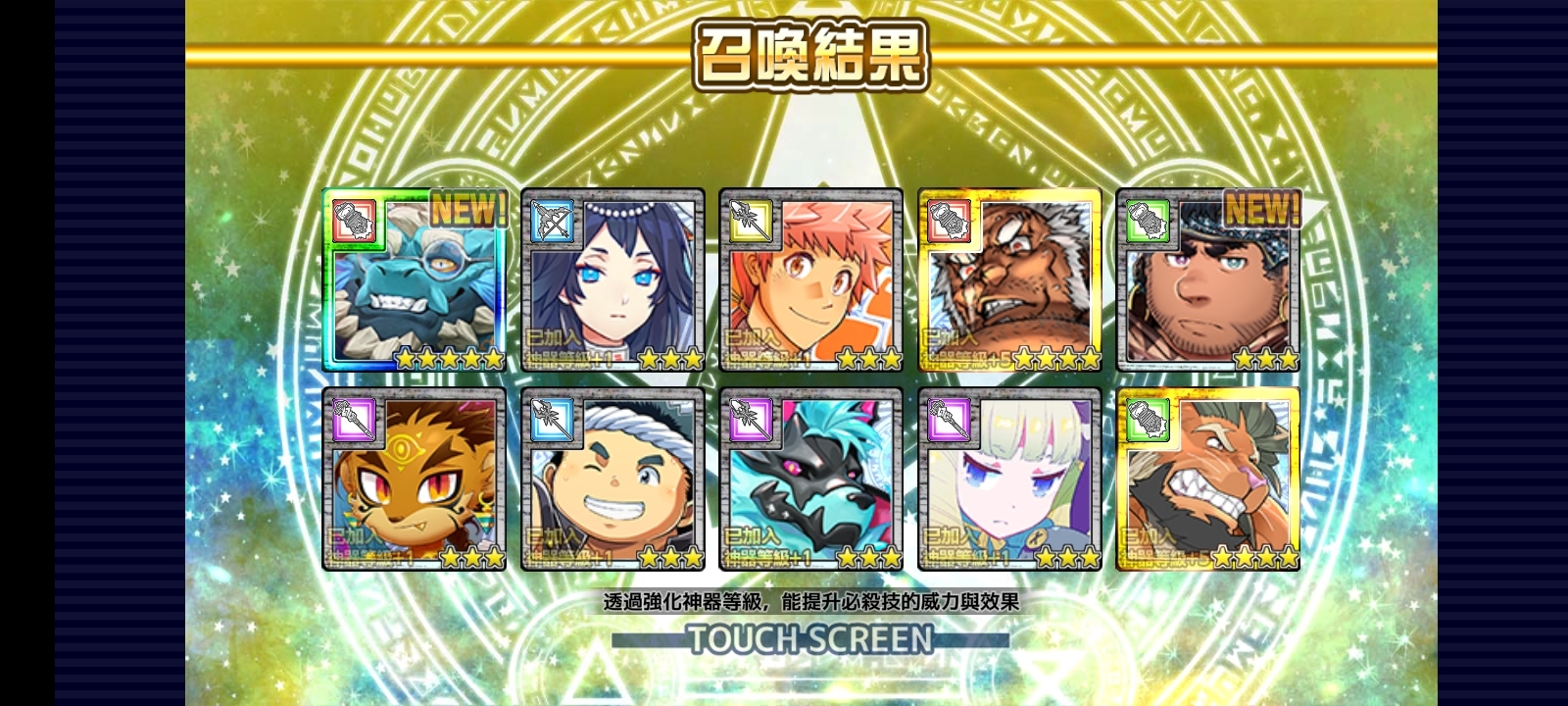The image size is (1568, 706).
Task: Choose the orange-haired smiling boy card
Action: coord(810,280)
